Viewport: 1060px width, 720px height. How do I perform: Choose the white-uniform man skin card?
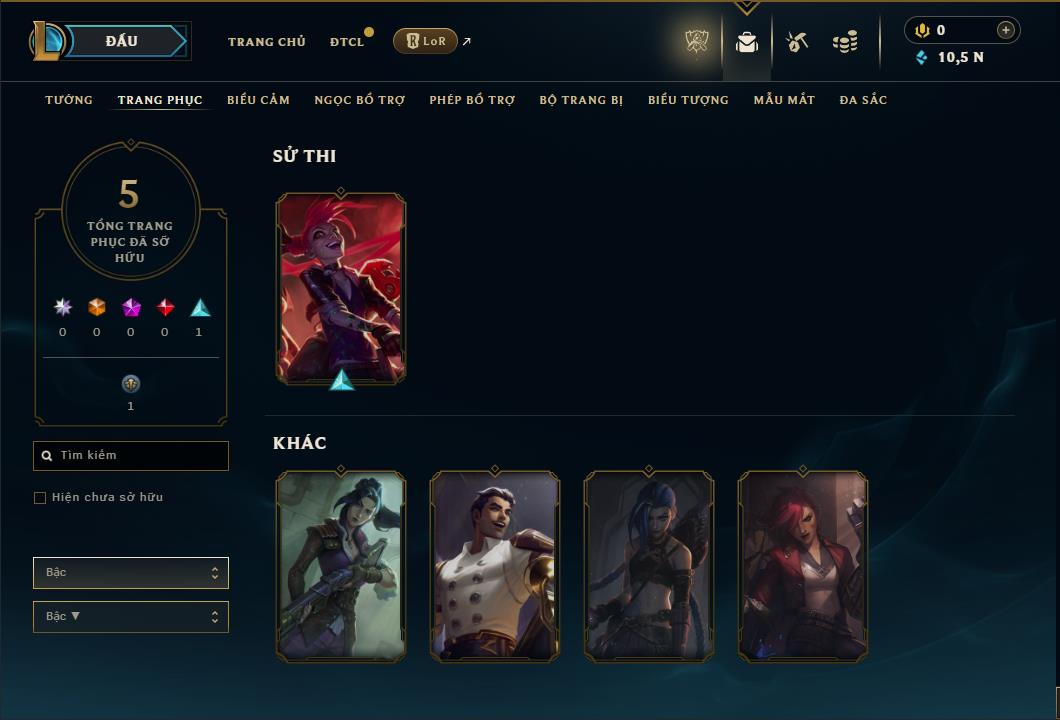coord(495,566)
